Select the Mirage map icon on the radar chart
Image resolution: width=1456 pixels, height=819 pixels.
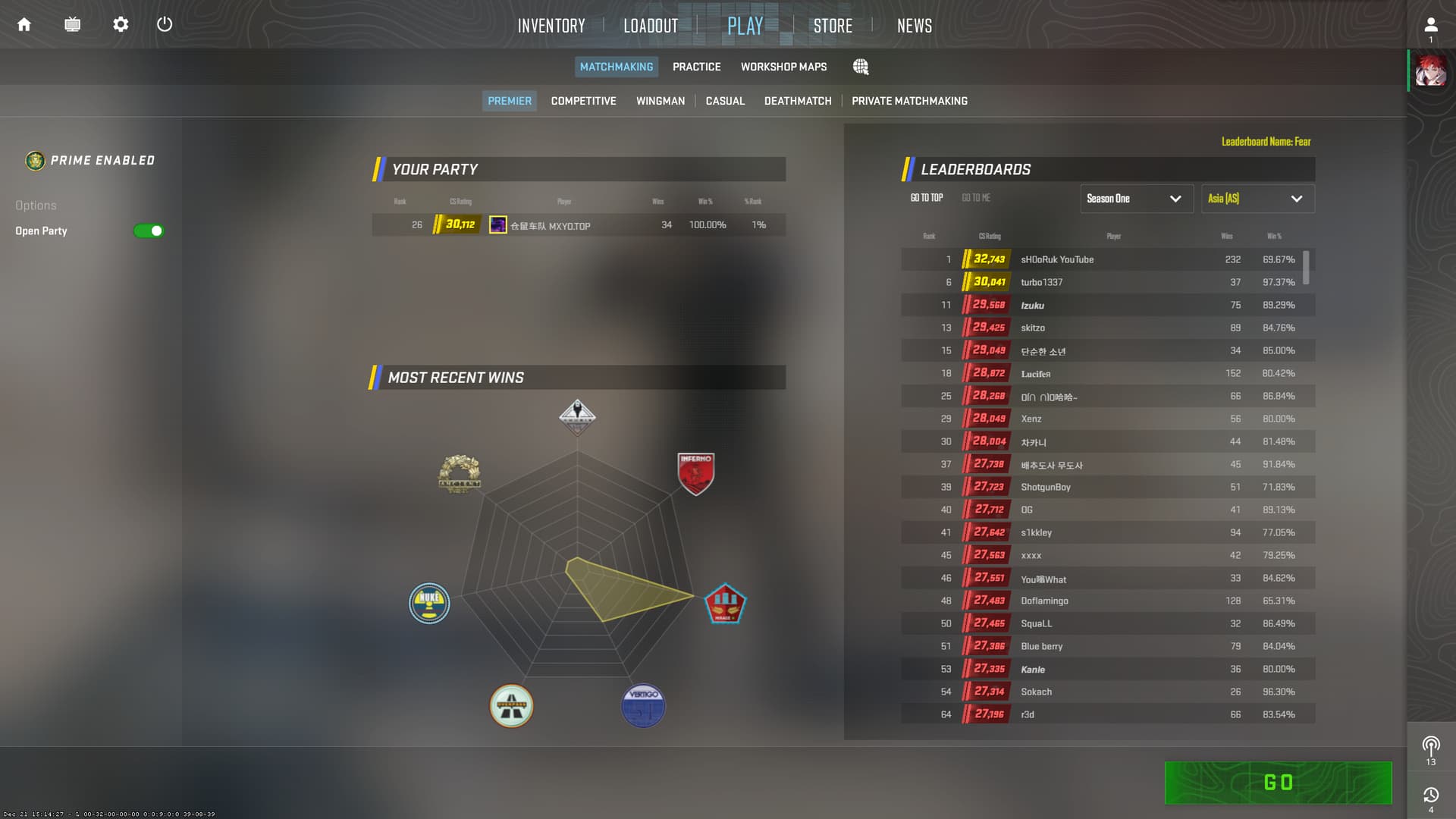point(725,604)
